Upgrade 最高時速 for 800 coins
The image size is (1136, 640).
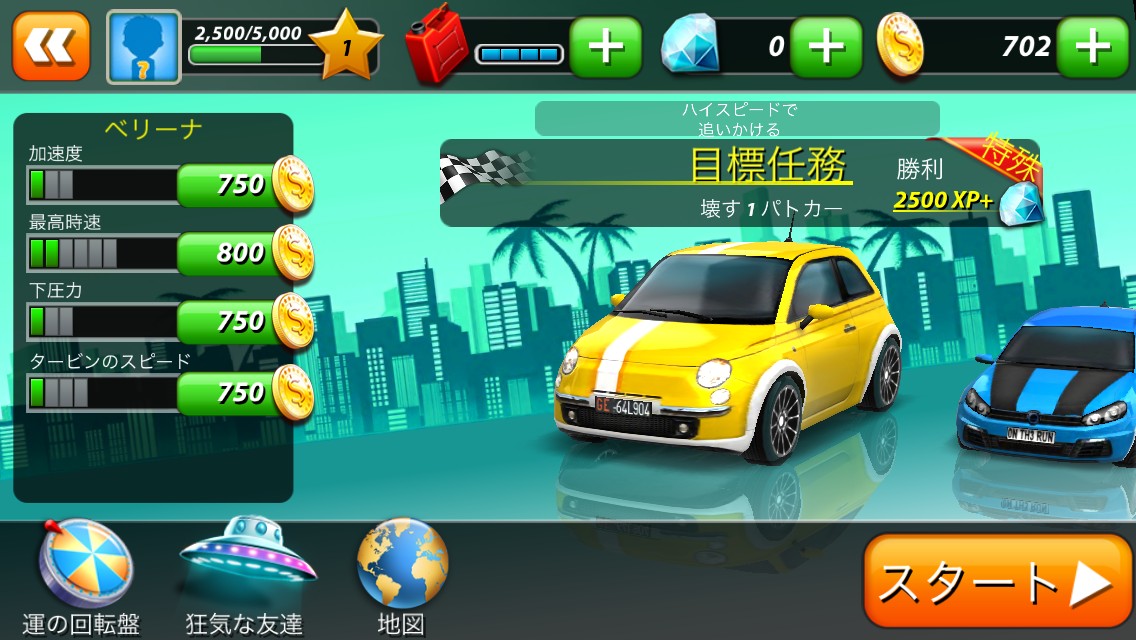pos(242,254)
